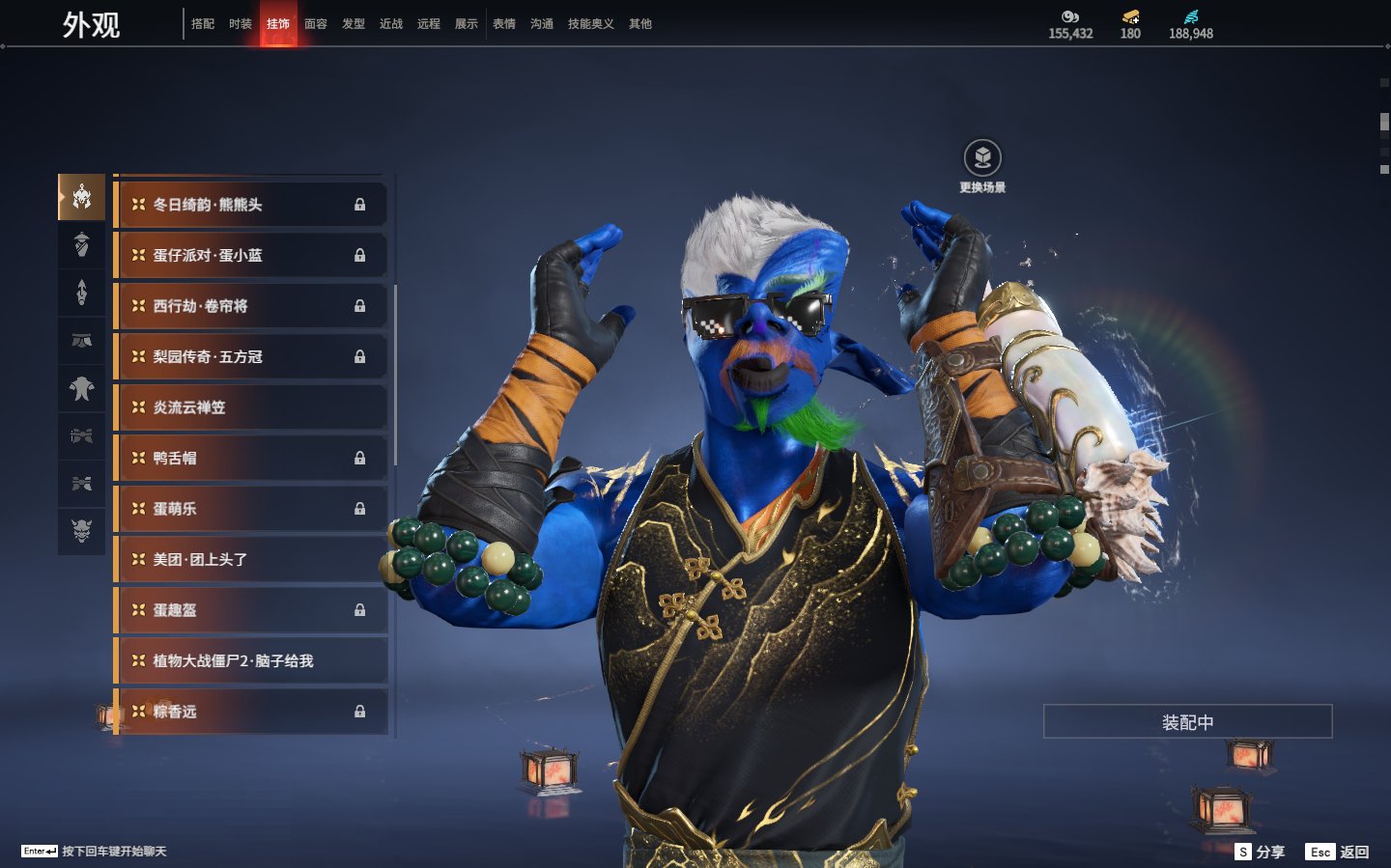Select 美团·团上头了 accessory
The width and height of the screenshot is (1391, 868).
pos(251,560)
